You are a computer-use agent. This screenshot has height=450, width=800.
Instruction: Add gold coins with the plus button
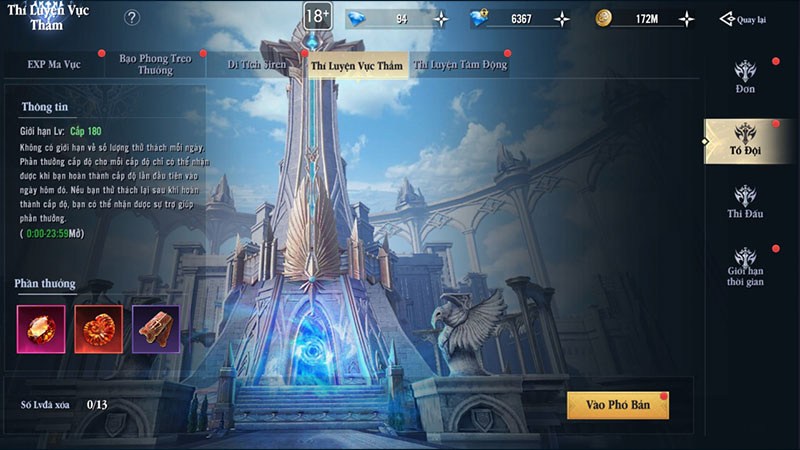click(686, 19)
